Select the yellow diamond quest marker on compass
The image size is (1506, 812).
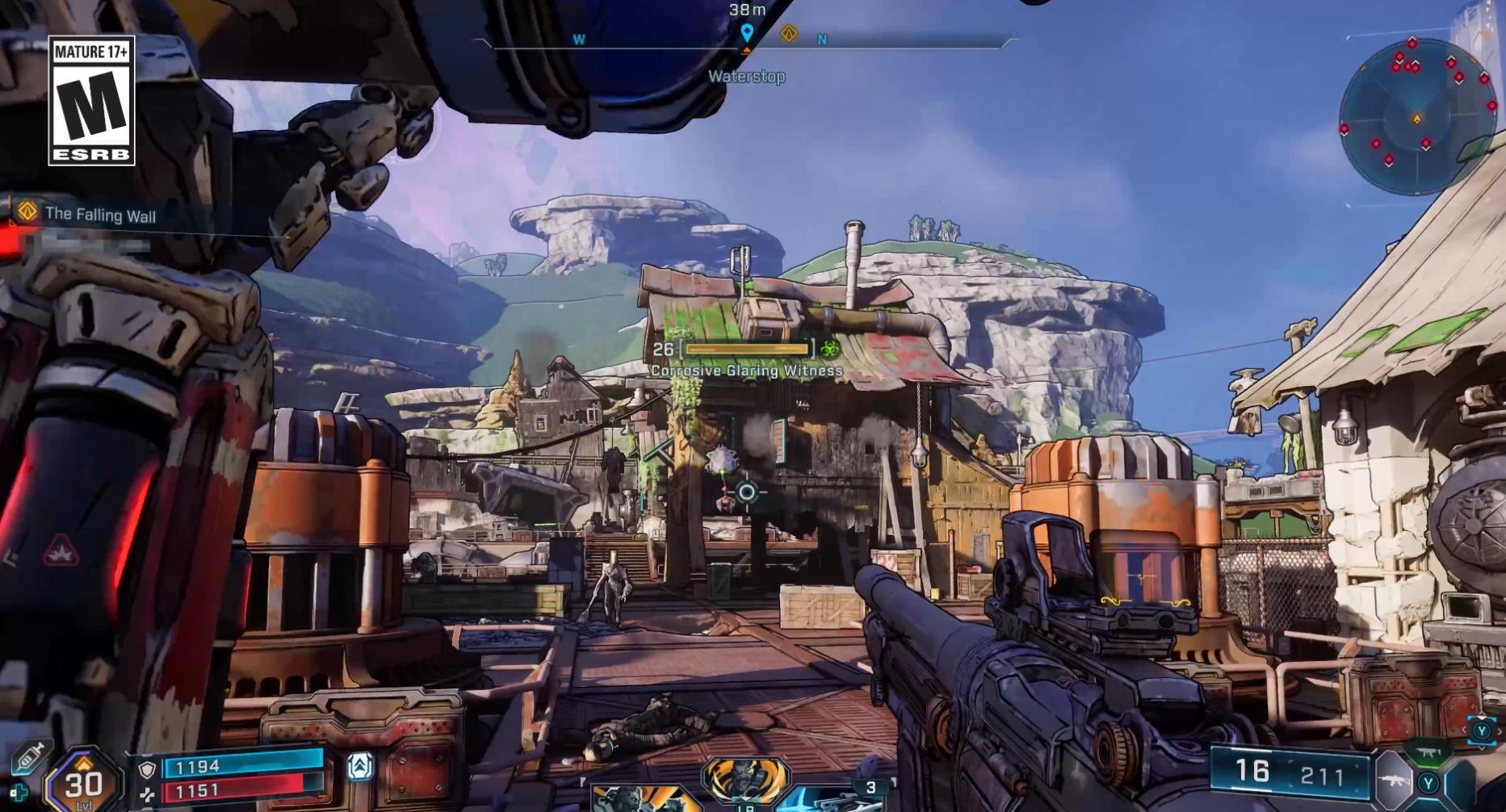pyautogui.click(x=789, y=34)
